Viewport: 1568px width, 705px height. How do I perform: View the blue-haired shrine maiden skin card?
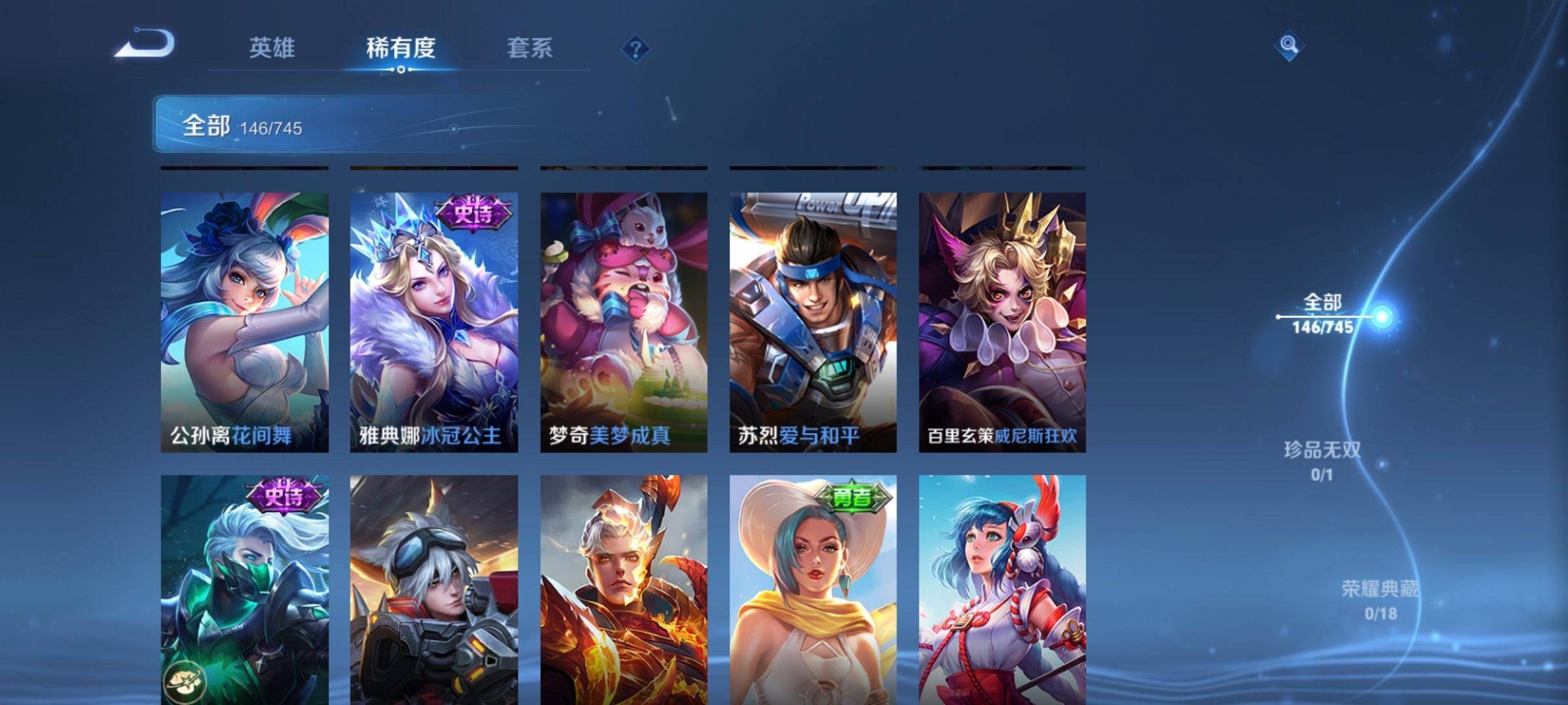[1002, 589]
